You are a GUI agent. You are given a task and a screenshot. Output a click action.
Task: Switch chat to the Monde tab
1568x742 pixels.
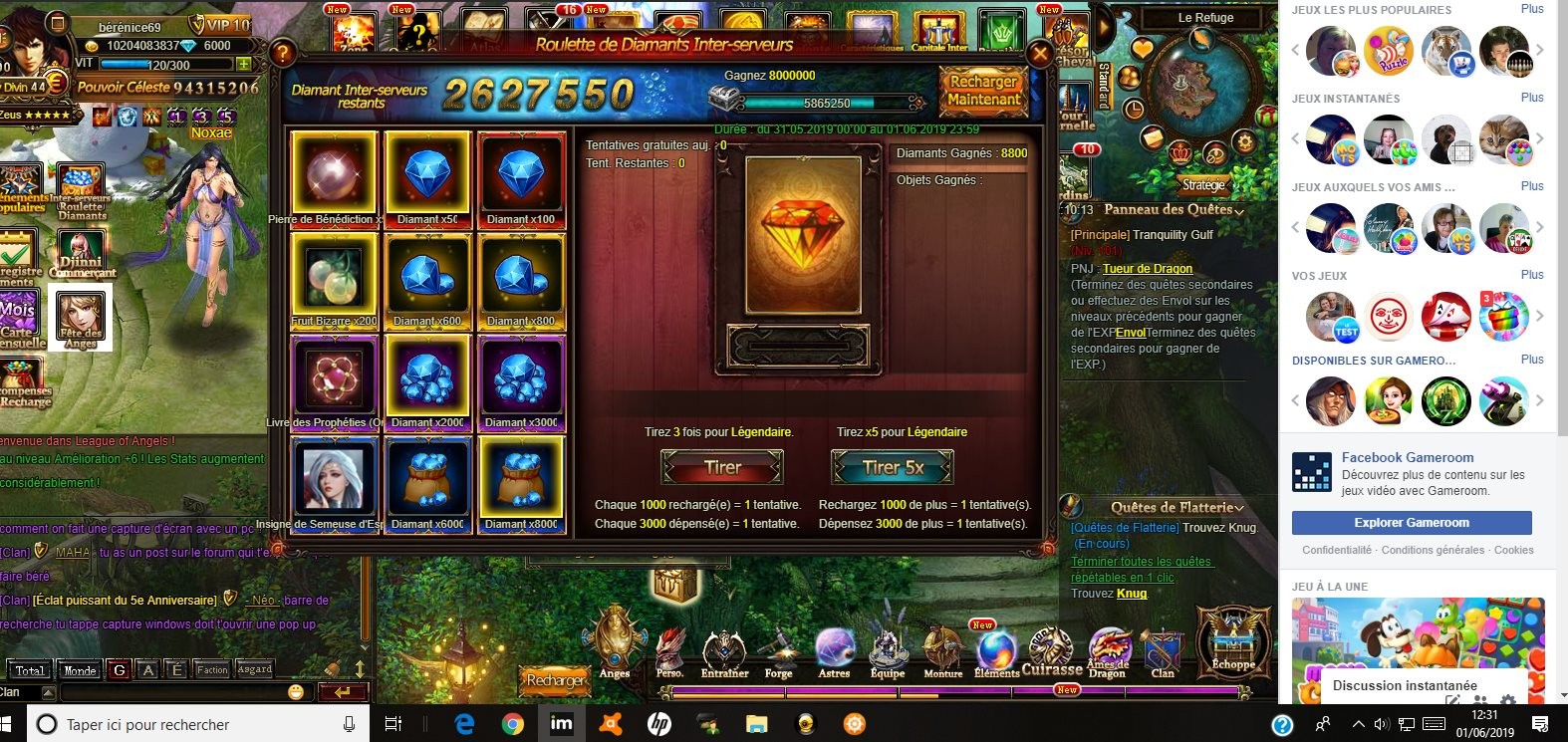[x=80, y=670]
